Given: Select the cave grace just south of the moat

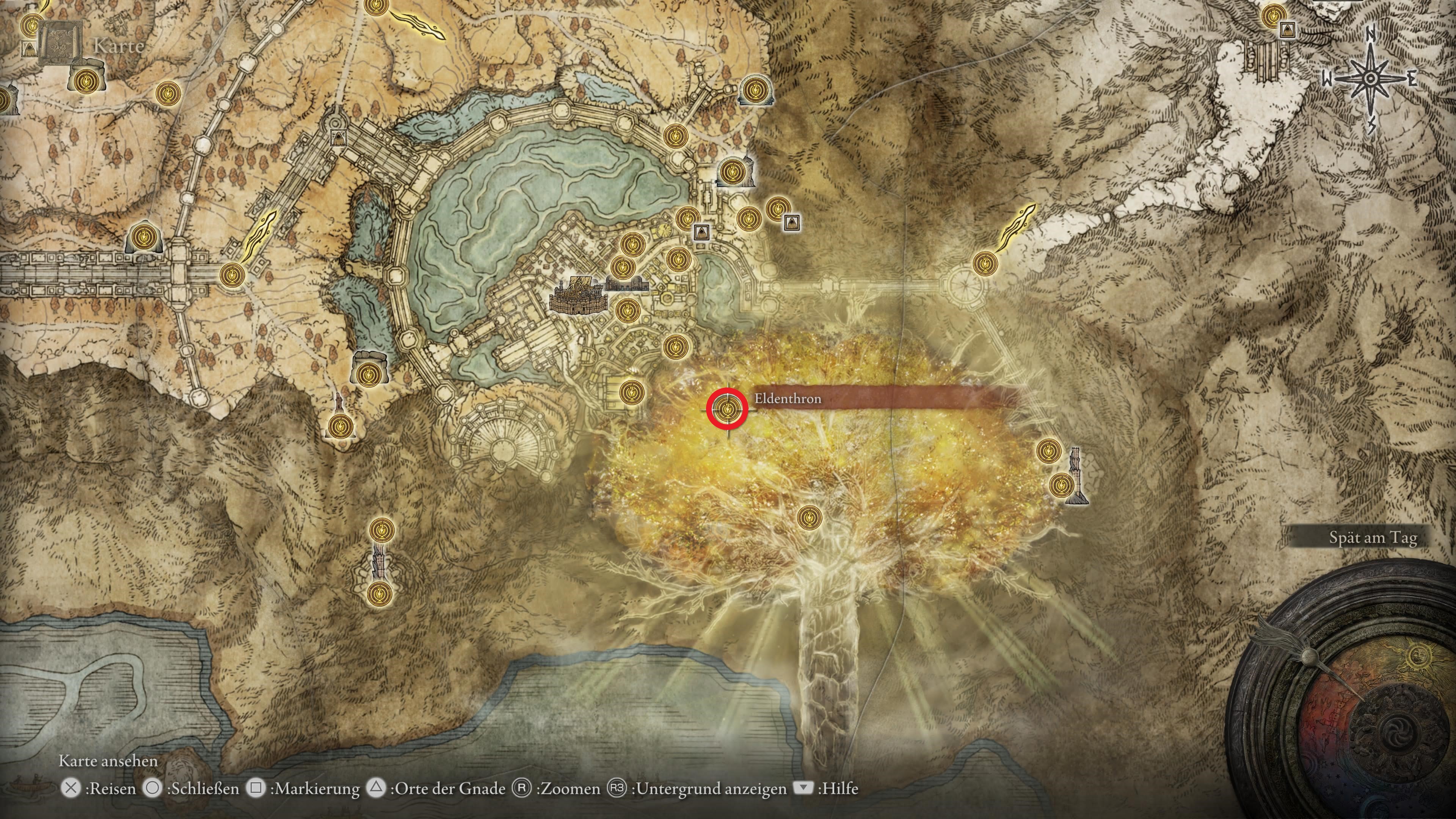Looking at the screenshot, I should pos(370,373).
